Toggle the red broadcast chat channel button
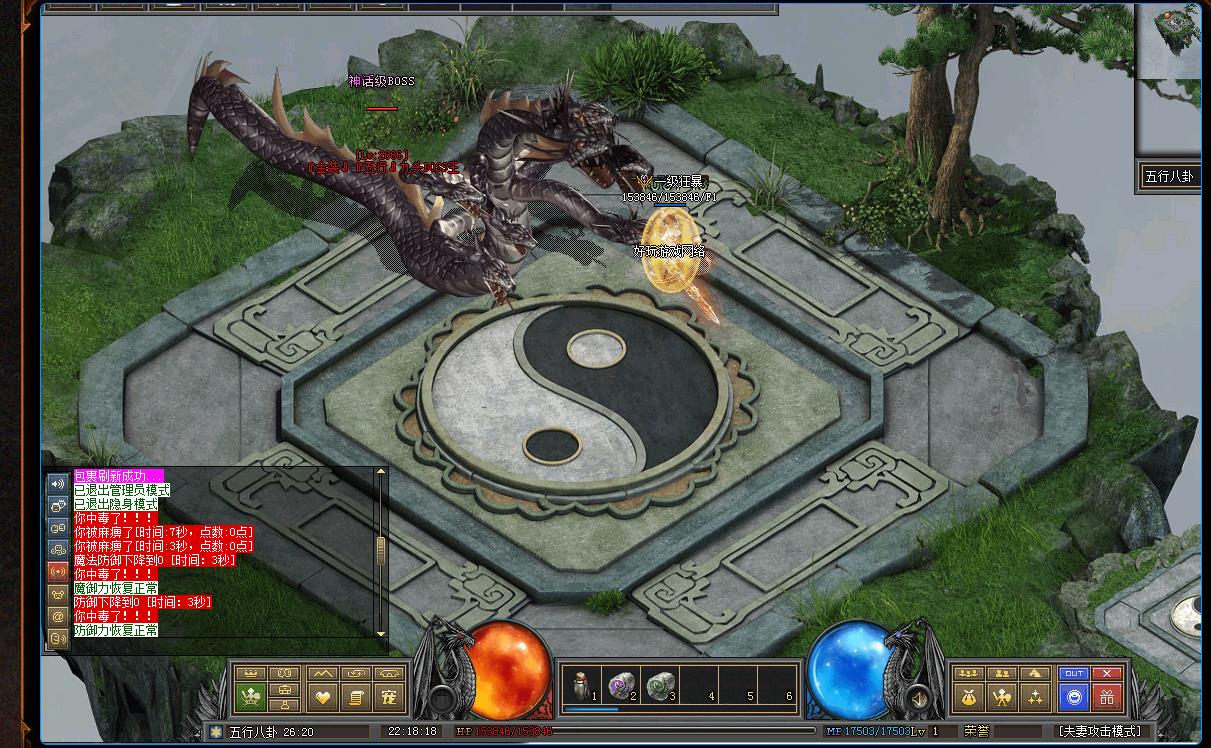Image resolution: width=1211 pixels, height=748 pixels. click(x=58, y=571)
